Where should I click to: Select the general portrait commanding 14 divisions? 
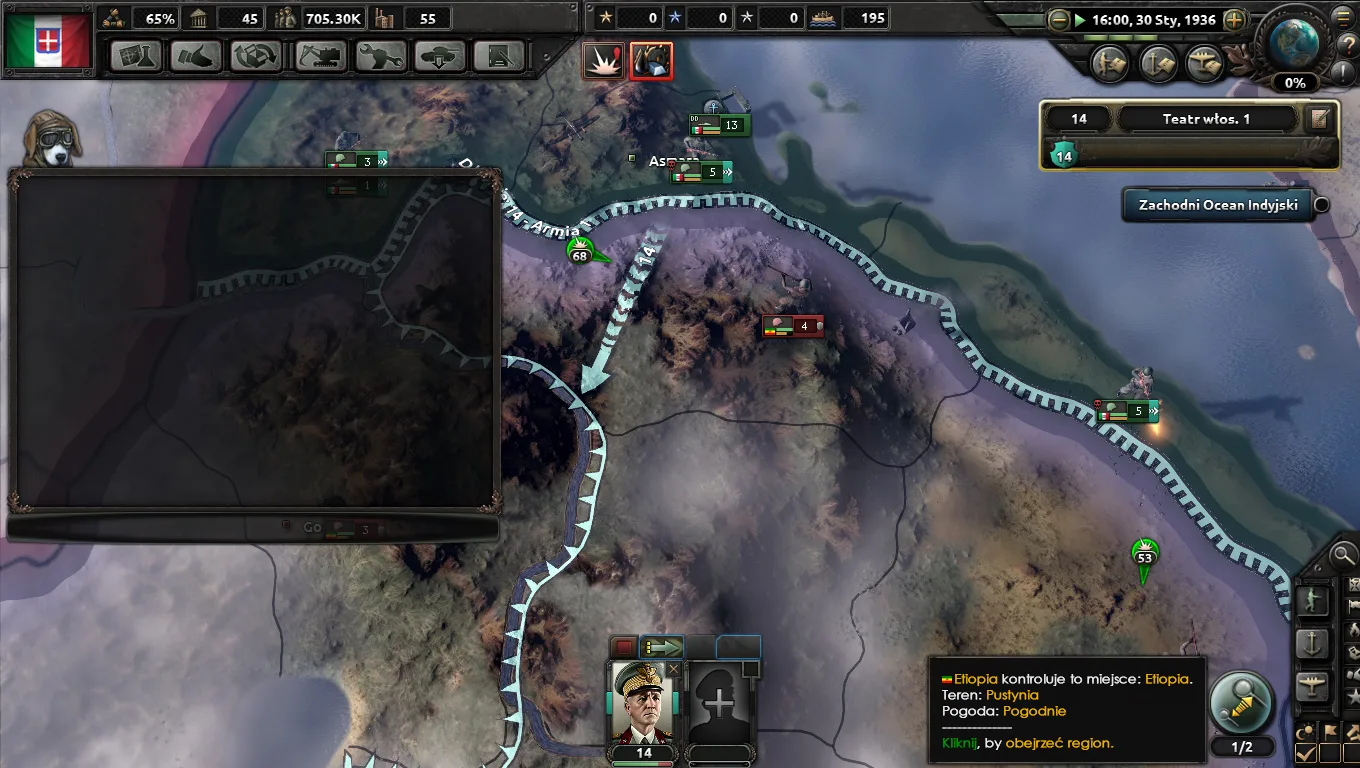pos(643,703)
